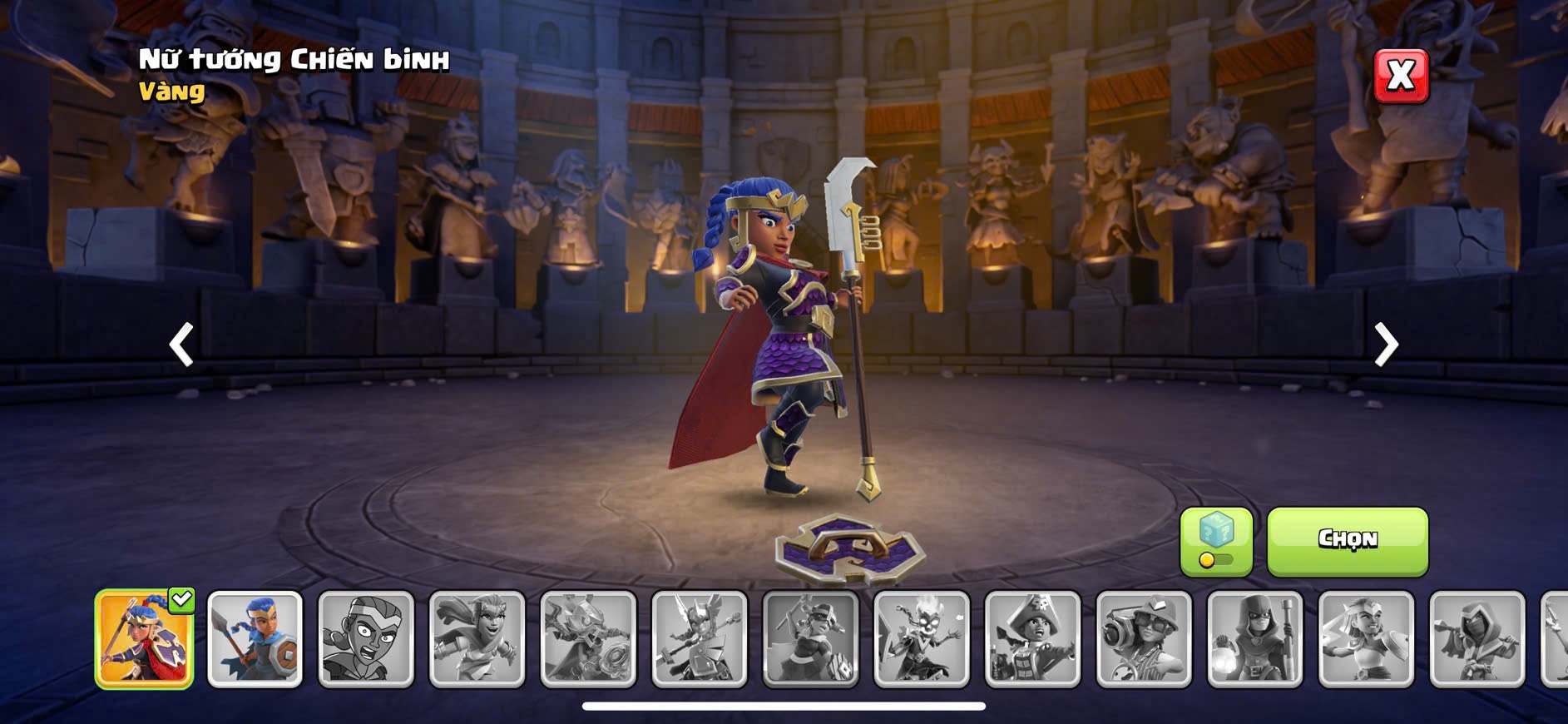Select the gold warrior skin with checkmark
Viewport: 1568px width, 724px height.
144,639
